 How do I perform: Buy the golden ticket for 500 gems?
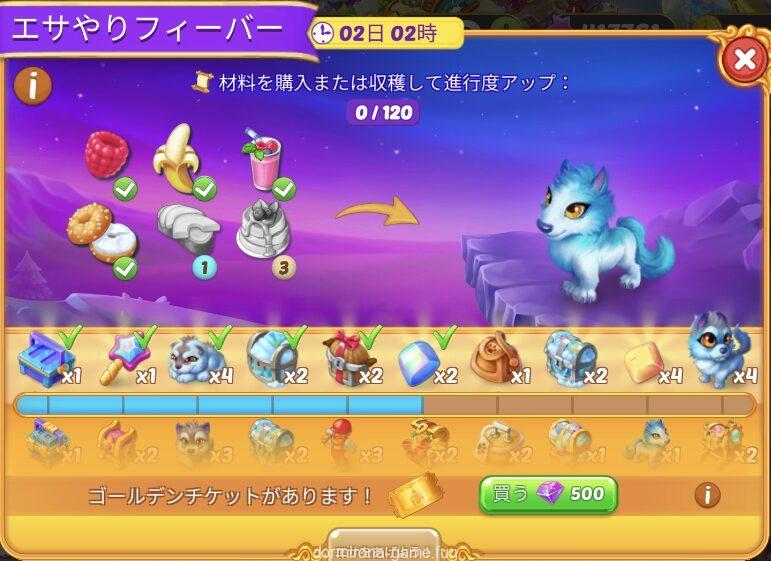pyautogui.click(x=547, y=494)
